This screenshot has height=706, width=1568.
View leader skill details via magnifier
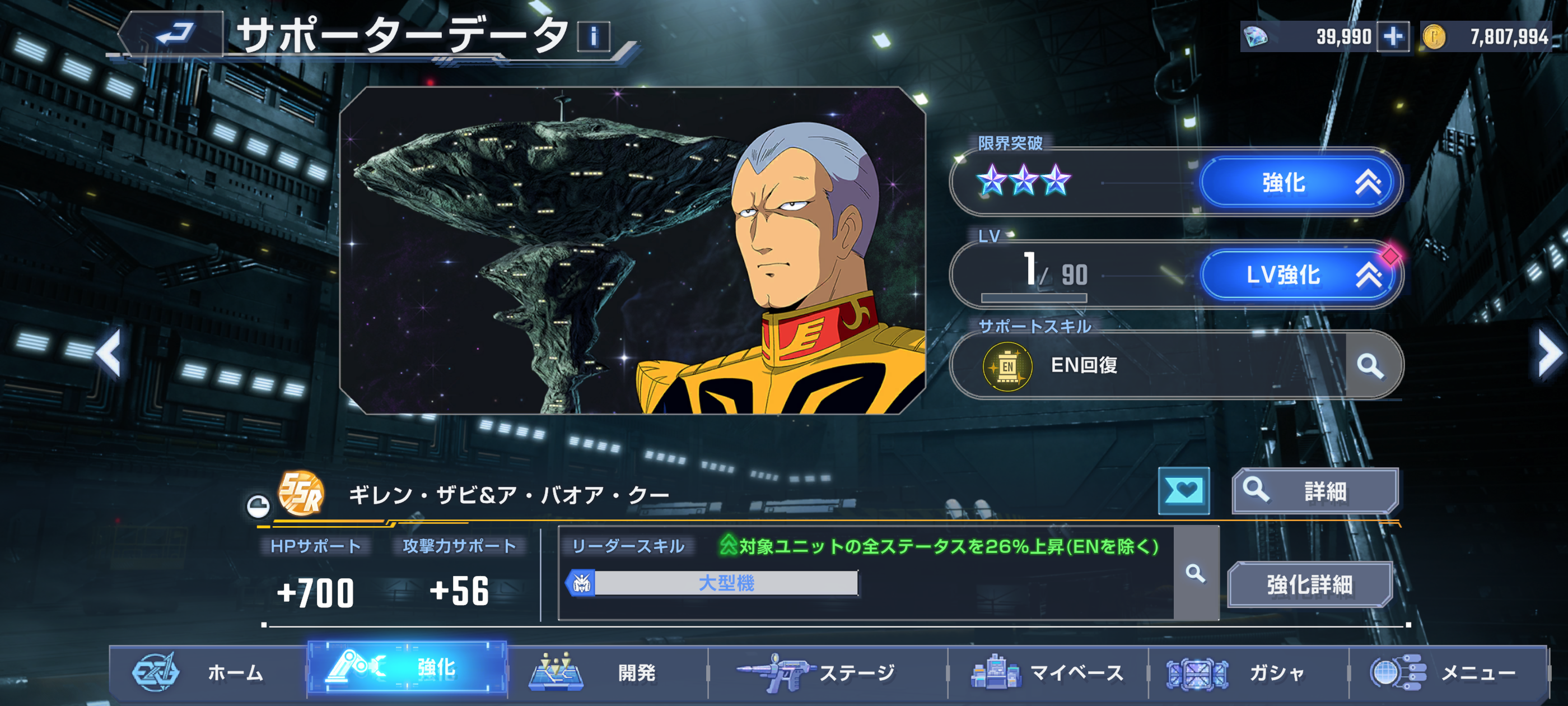click(1196, 573)
